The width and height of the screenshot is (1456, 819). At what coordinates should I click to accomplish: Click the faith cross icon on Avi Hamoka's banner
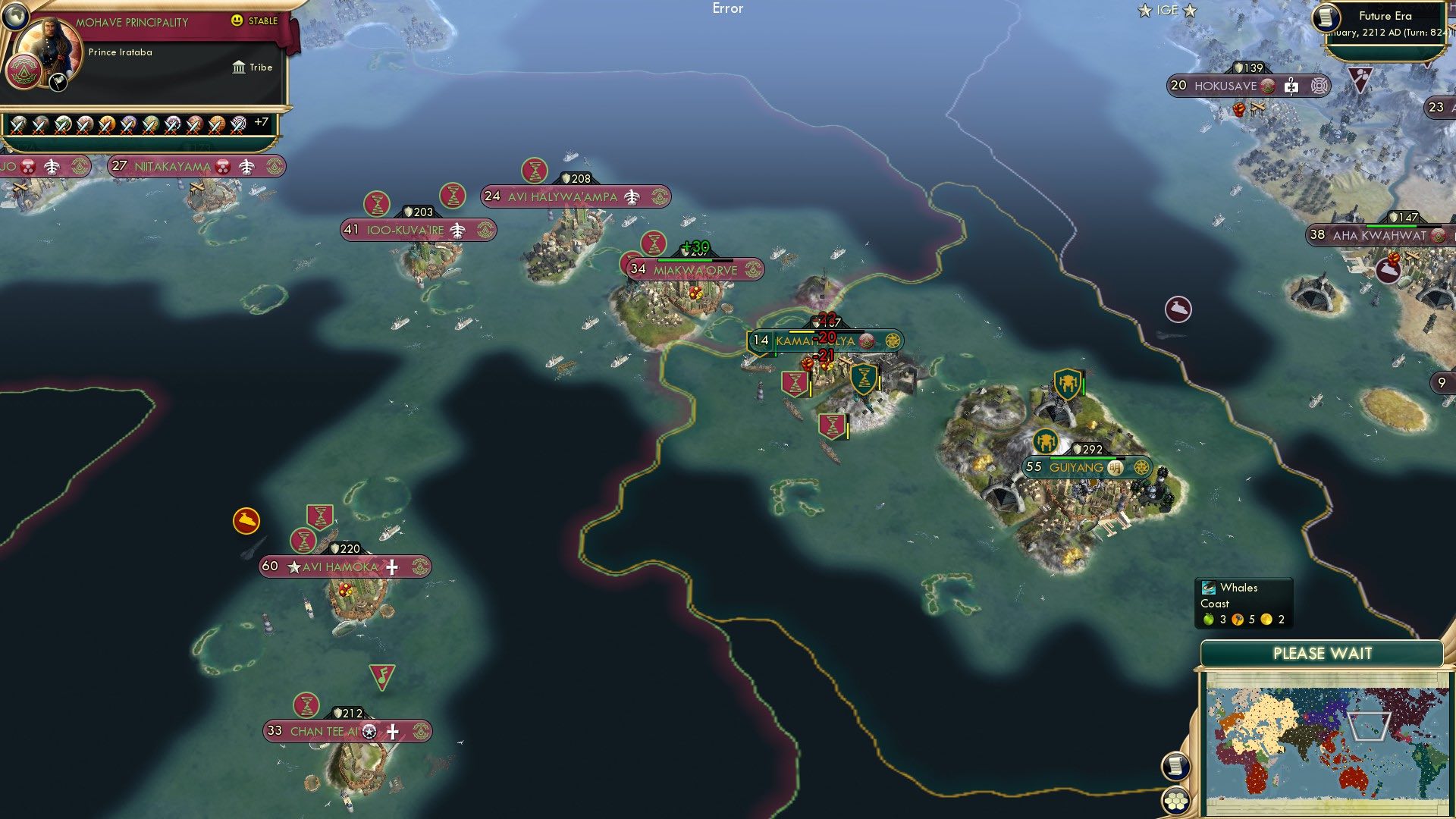[x=392, y=567]
